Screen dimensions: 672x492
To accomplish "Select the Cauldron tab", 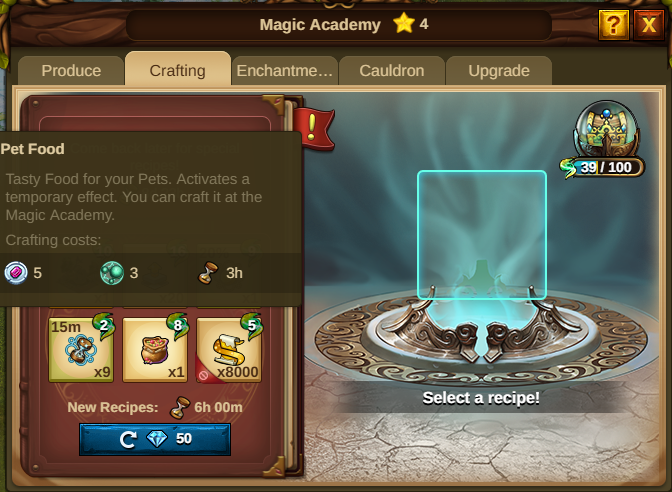I will [393, 71].
